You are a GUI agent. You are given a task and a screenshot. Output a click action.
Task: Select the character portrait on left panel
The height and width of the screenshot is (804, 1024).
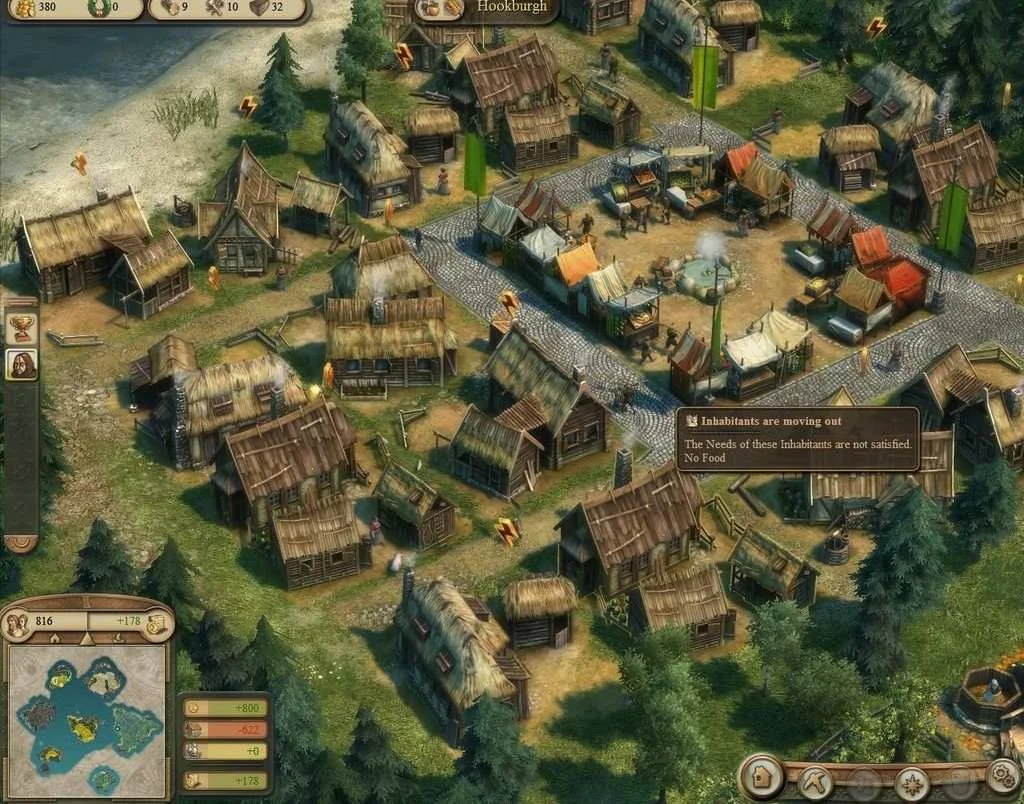[21, 365]
